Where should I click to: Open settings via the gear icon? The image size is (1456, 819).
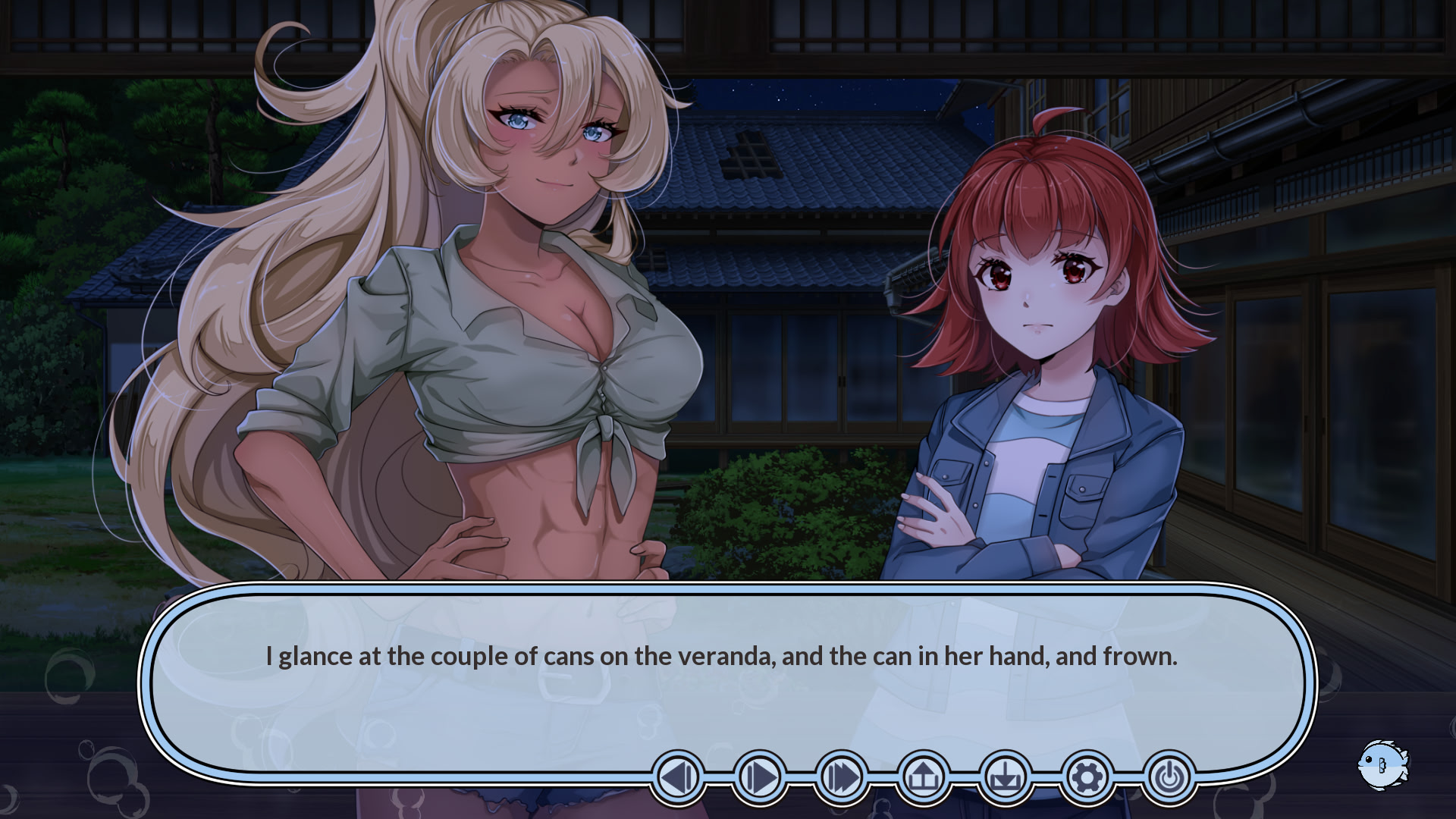coord(1087,777)
